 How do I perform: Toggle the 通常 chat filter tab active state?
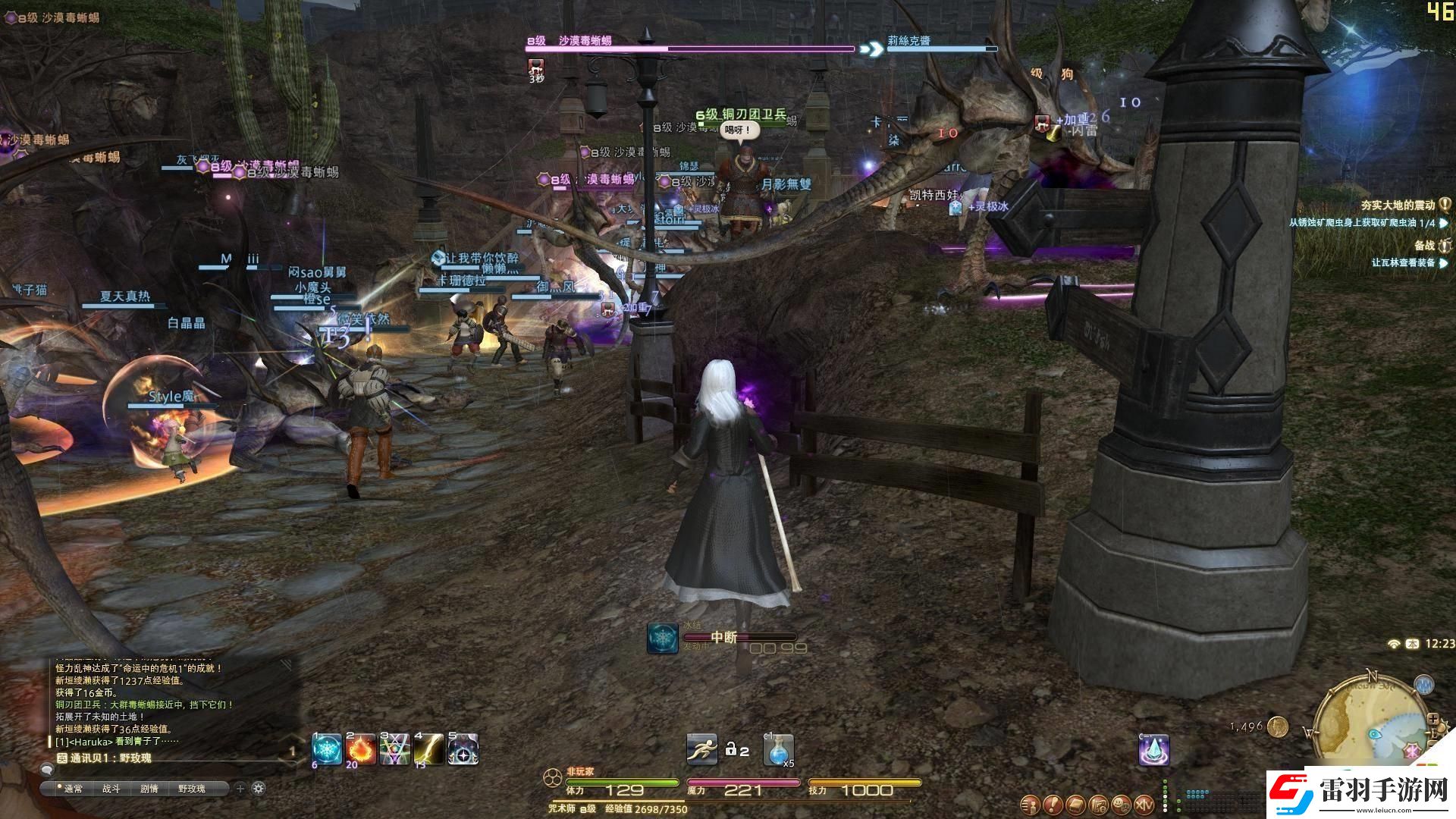click(x=73, y=788)
